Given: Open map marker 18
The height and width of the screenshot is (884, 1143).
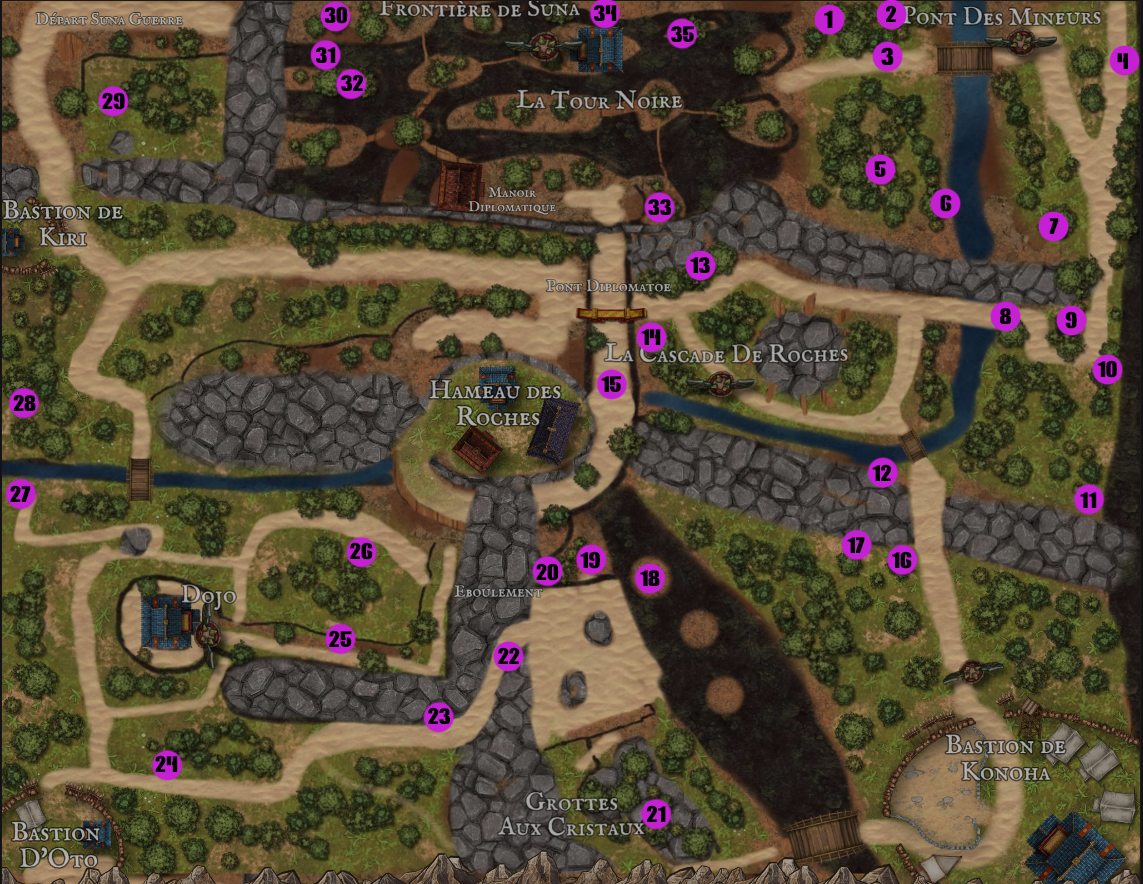Looking at the screenshot, I should point(650,577).
